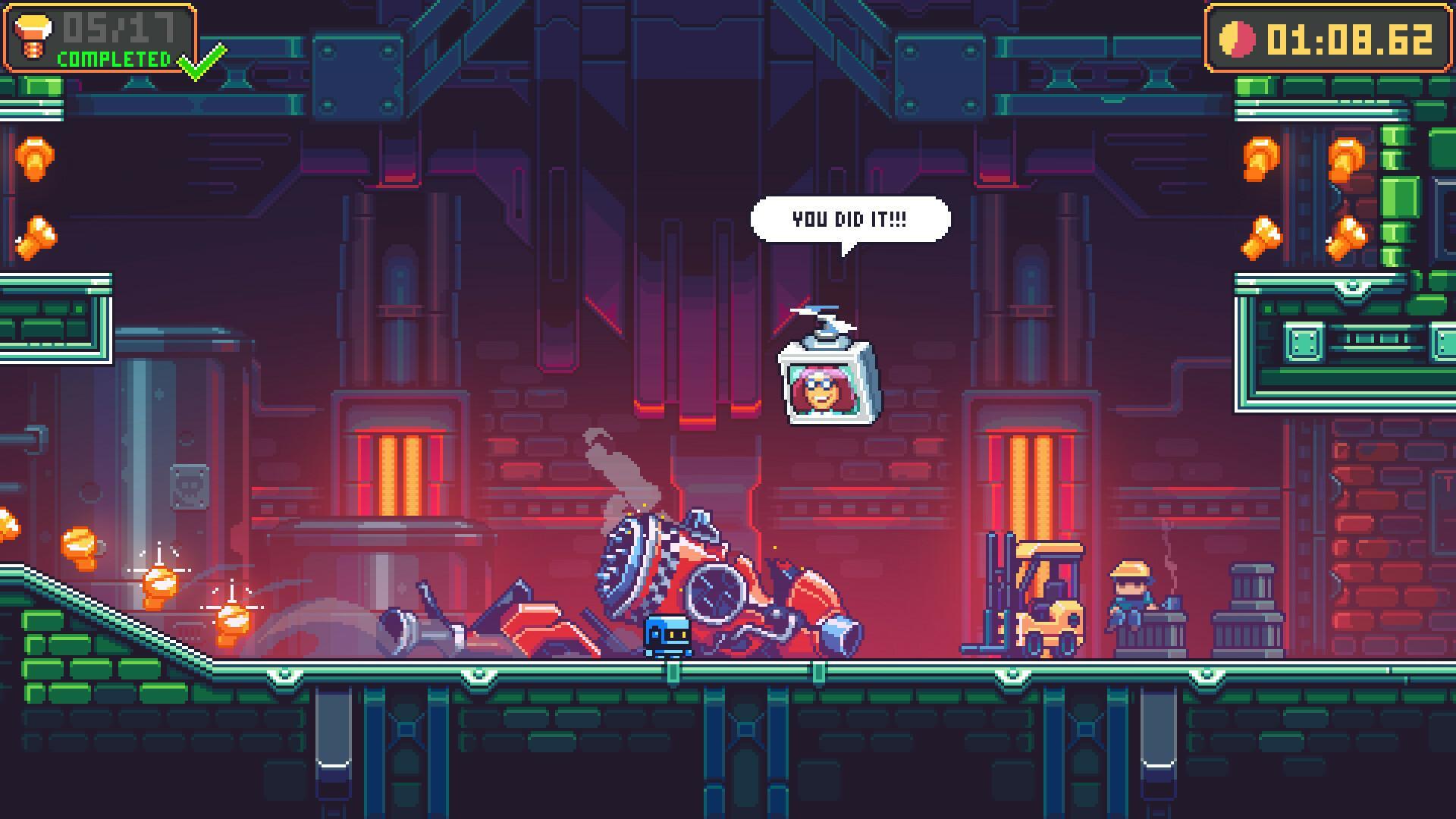Screen dimensions: 1456x819
Task: Click the green checkmark near COMPLETED
Action: (197, 62)
